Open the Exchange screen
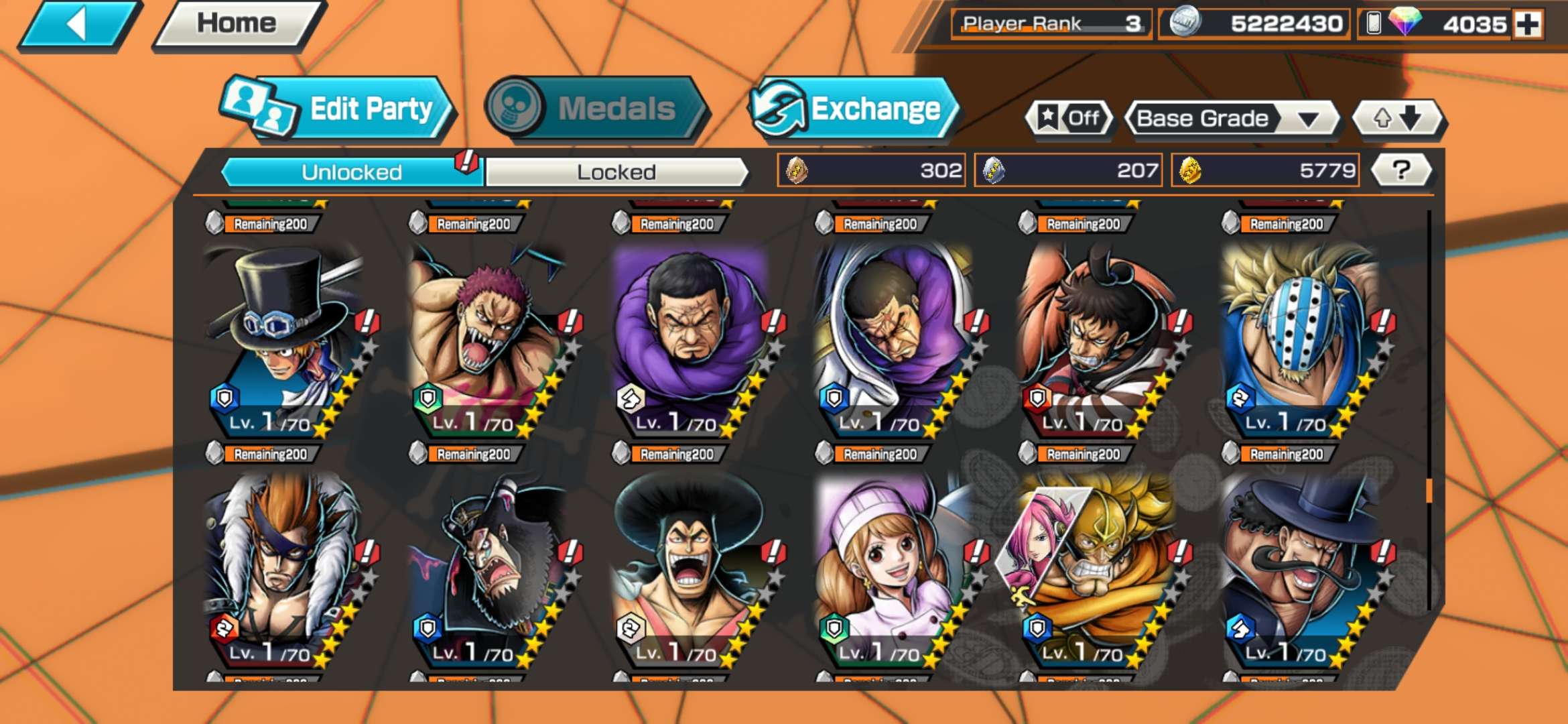The width and height of the screenshot is (1568, 724). coord(854,109)
